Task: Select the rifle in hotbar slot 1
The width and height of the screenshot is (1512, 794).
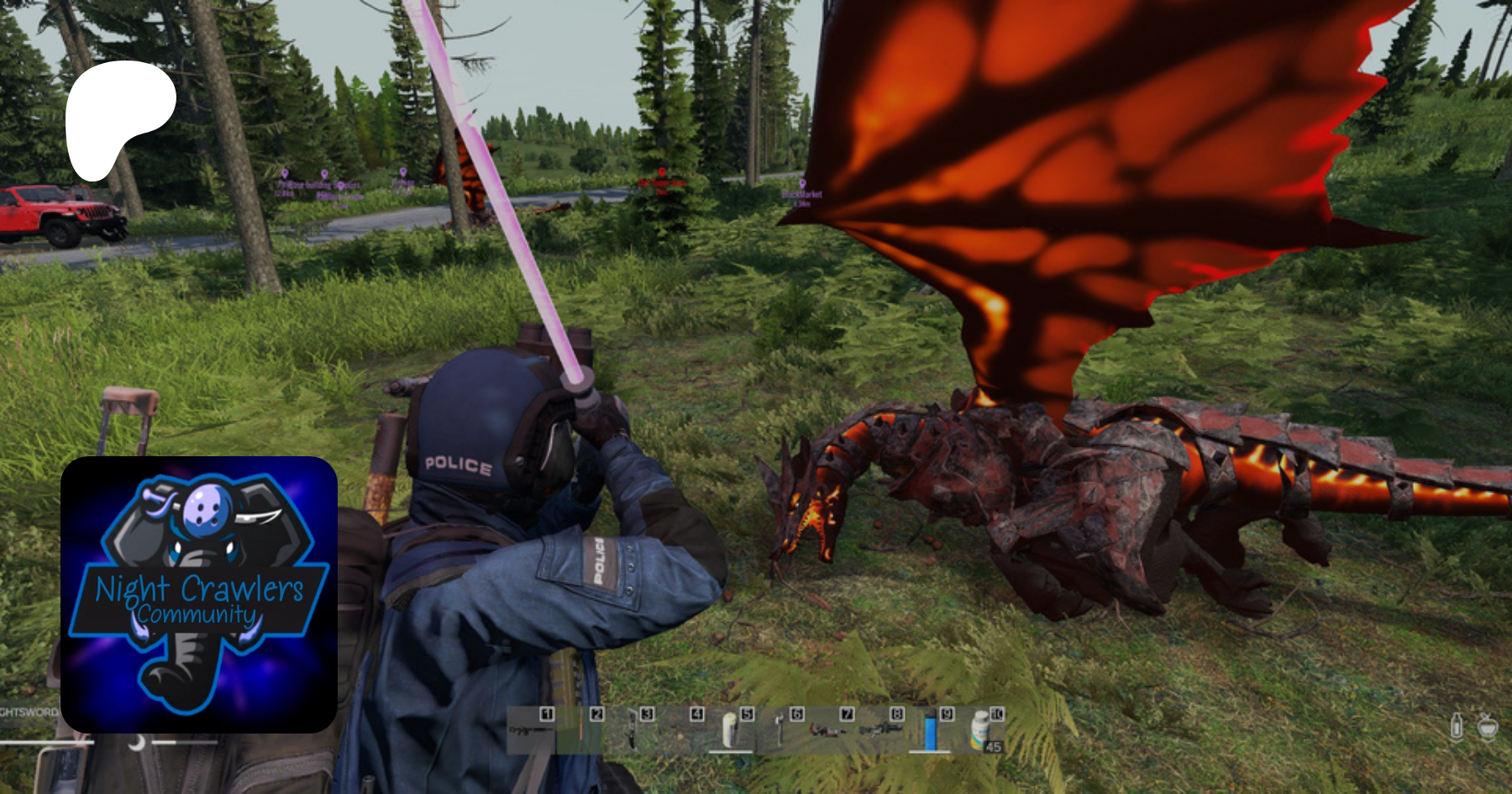Action: click(531, 730)
